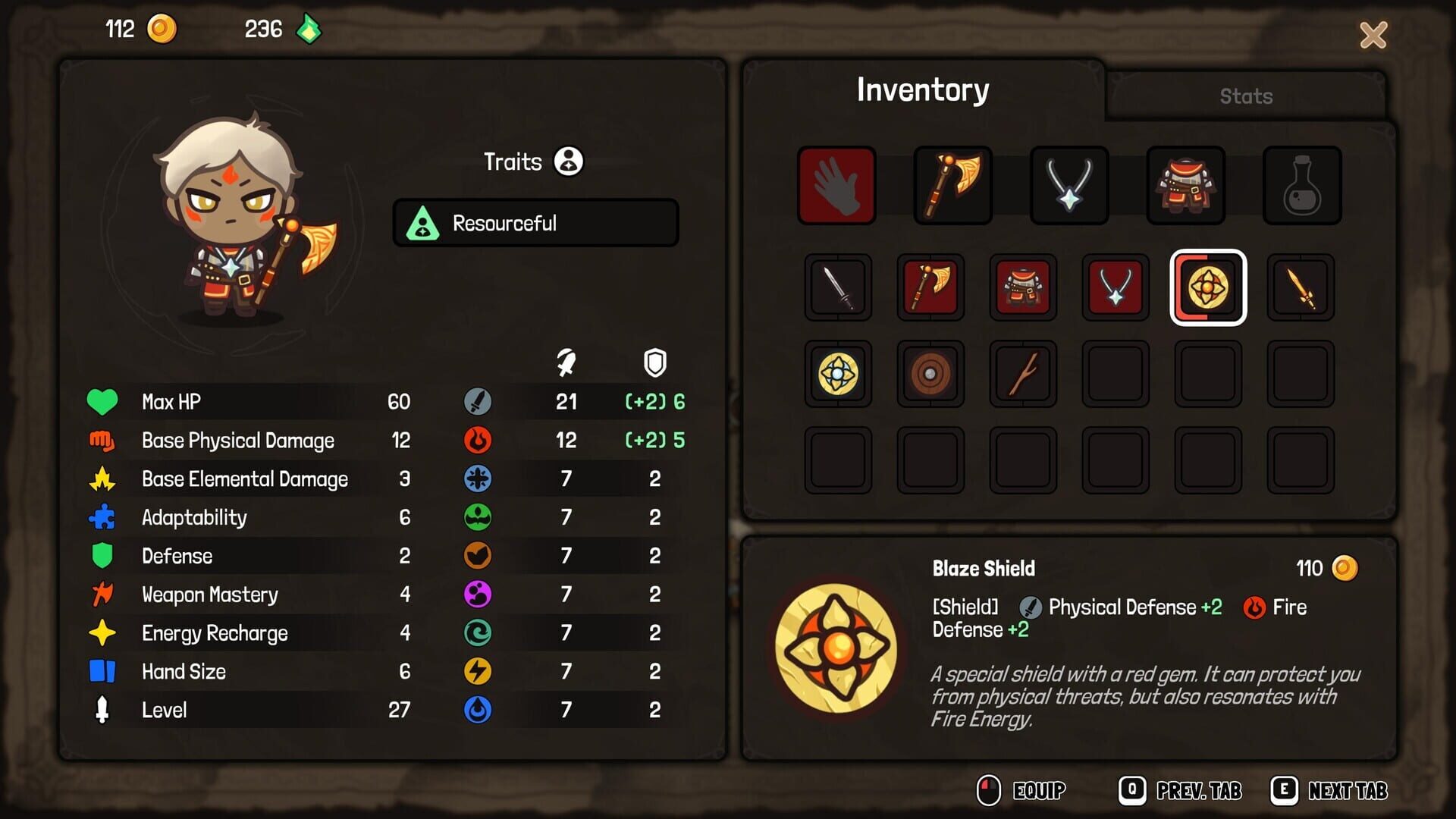
Task: Click the empty red hand slot
Action: coord(836,185)
